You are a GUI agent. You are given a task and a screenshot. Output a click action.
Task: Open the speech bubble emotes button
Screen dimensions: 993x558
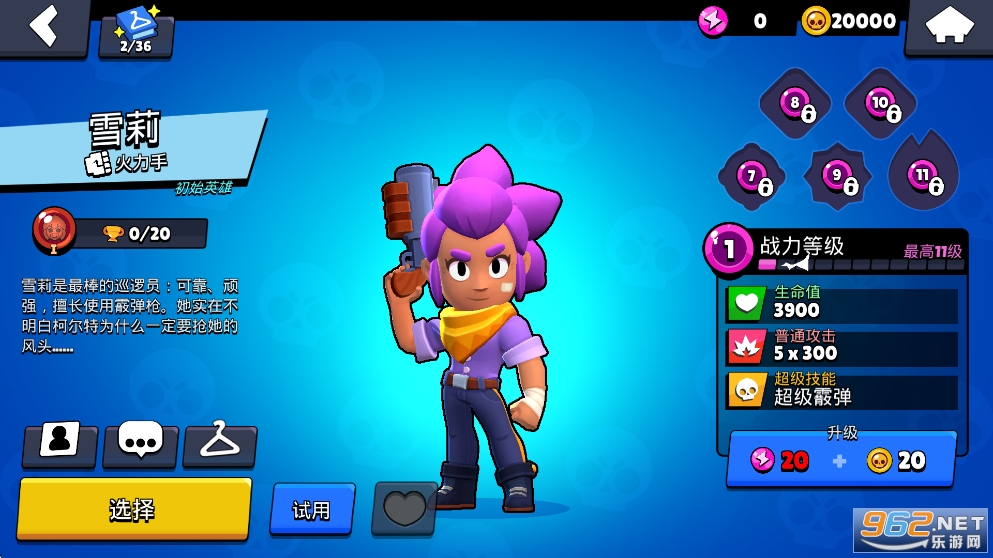pos(140,444)
